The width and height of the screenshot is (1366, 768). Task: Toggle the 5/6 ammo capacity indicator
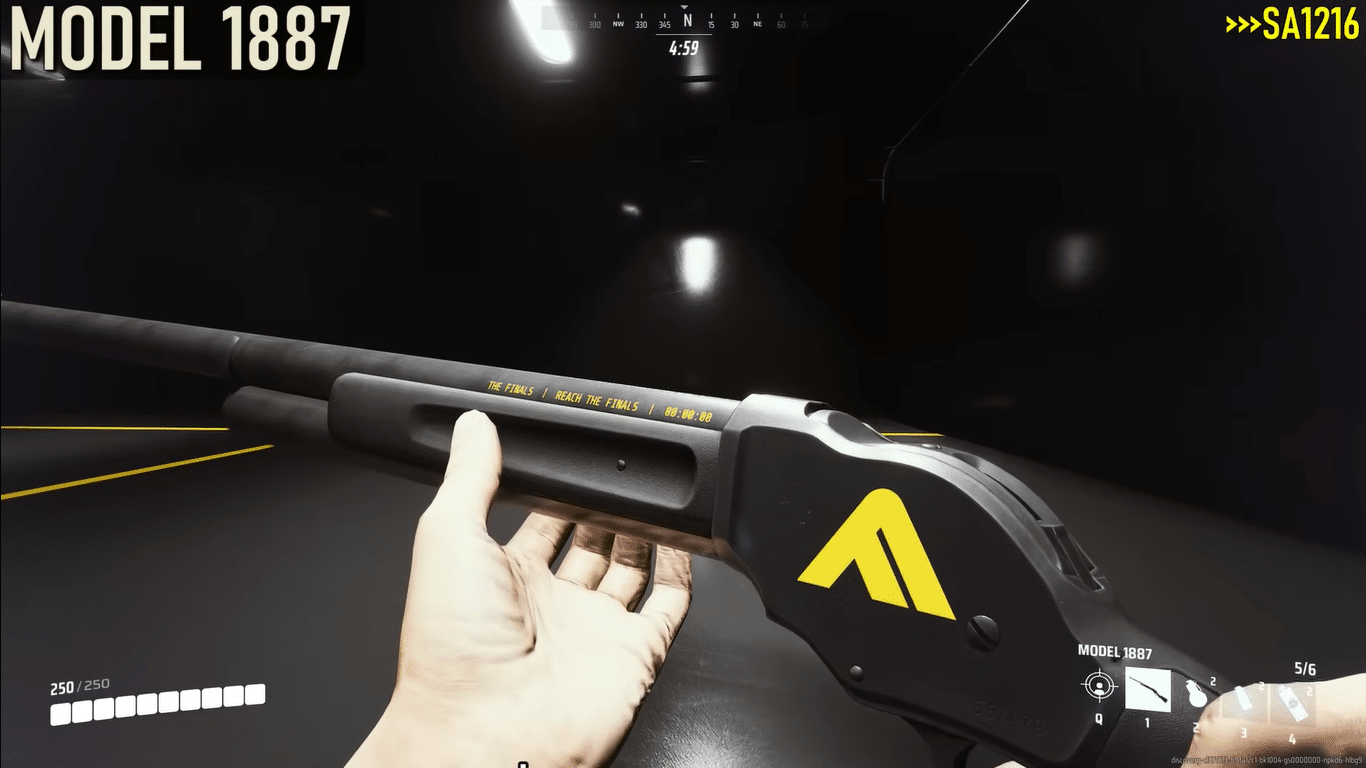point(1305,669)
